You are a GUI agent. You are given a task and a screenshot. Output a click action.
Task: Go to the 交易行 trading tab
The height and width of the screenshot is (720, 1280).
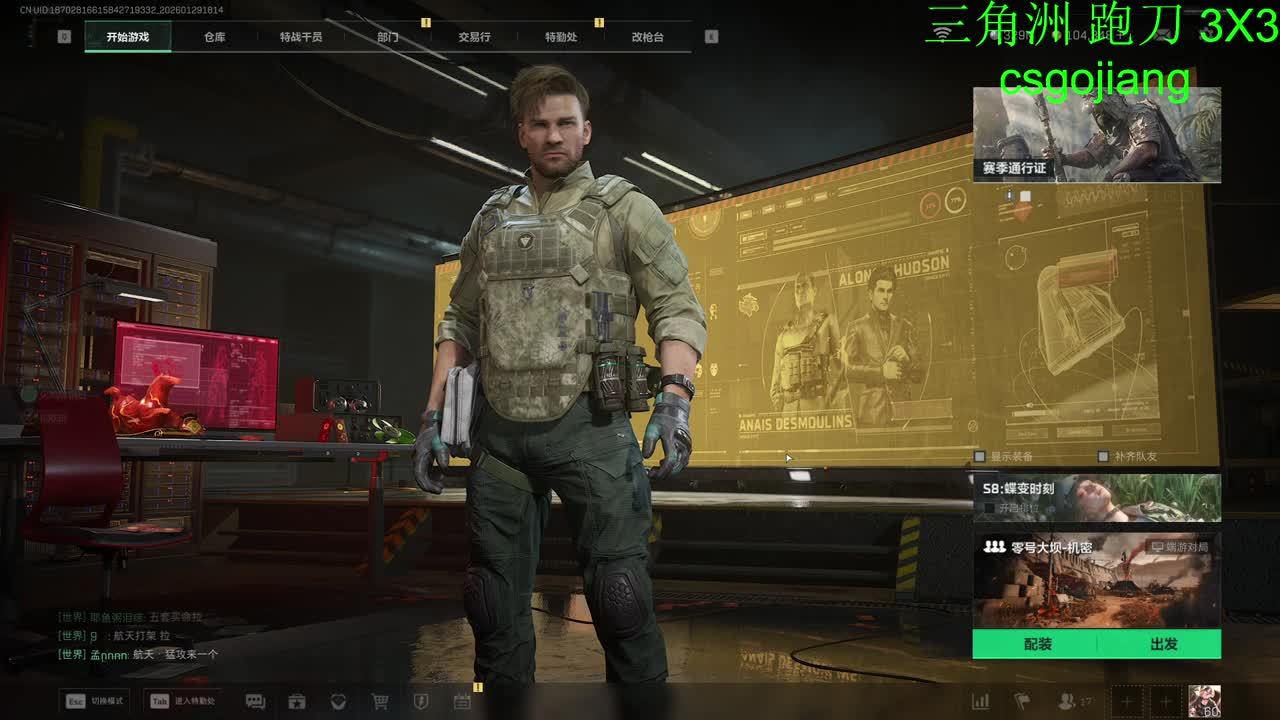[x=474, y=37]
